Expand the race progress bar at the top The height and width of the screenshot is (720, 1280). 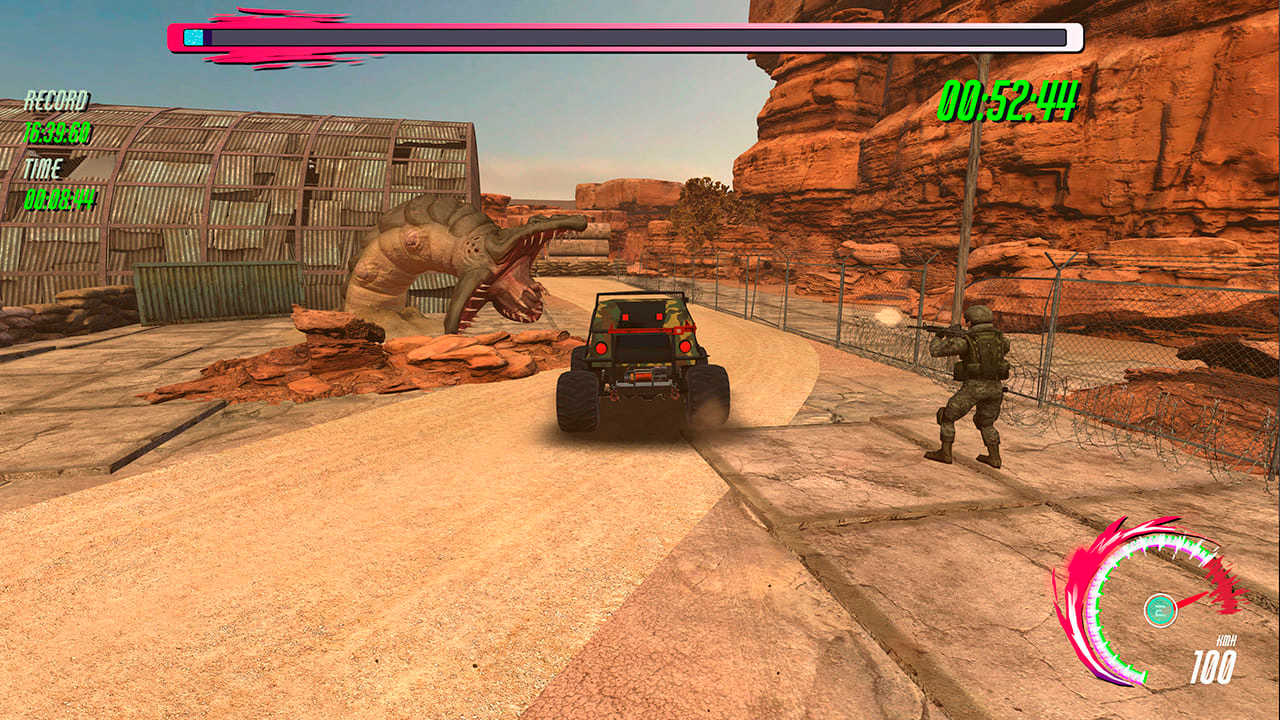click(620, 36)
